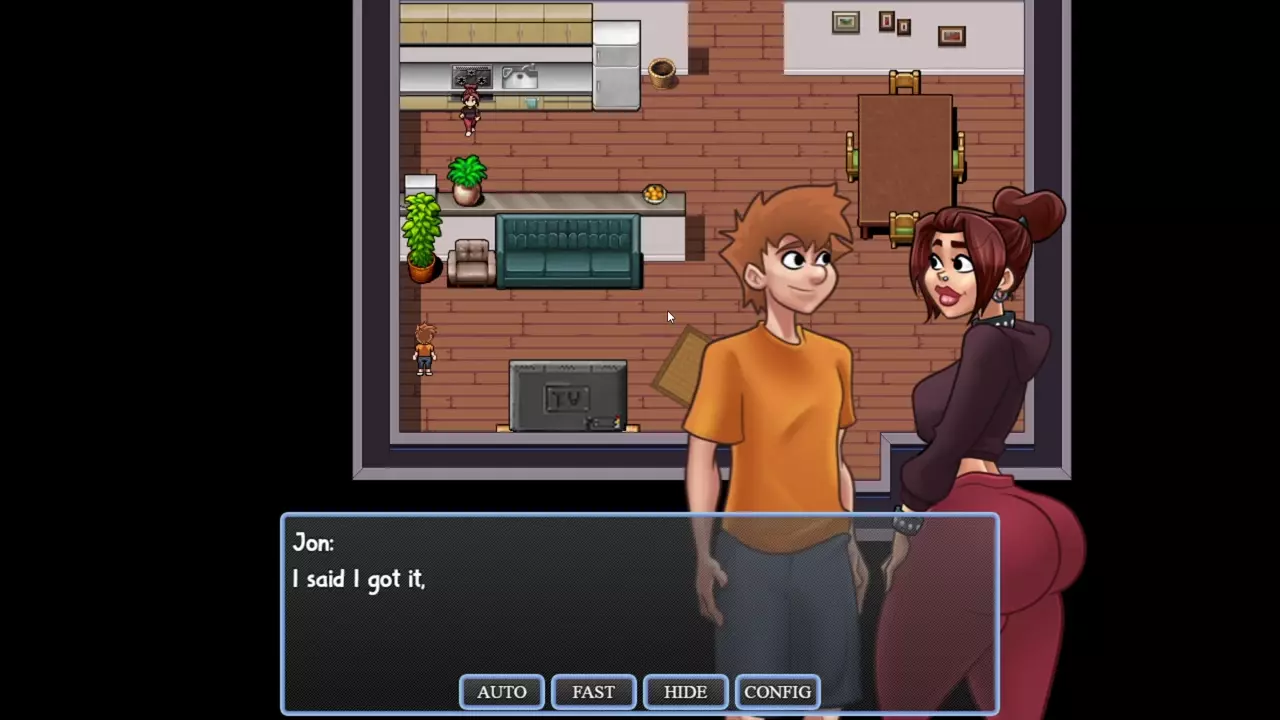Image resolution: width=1280 pixels, height=720 pixels.
Task: Click HIDE to conceal the dialogue box
Action: tap(685, 692)
